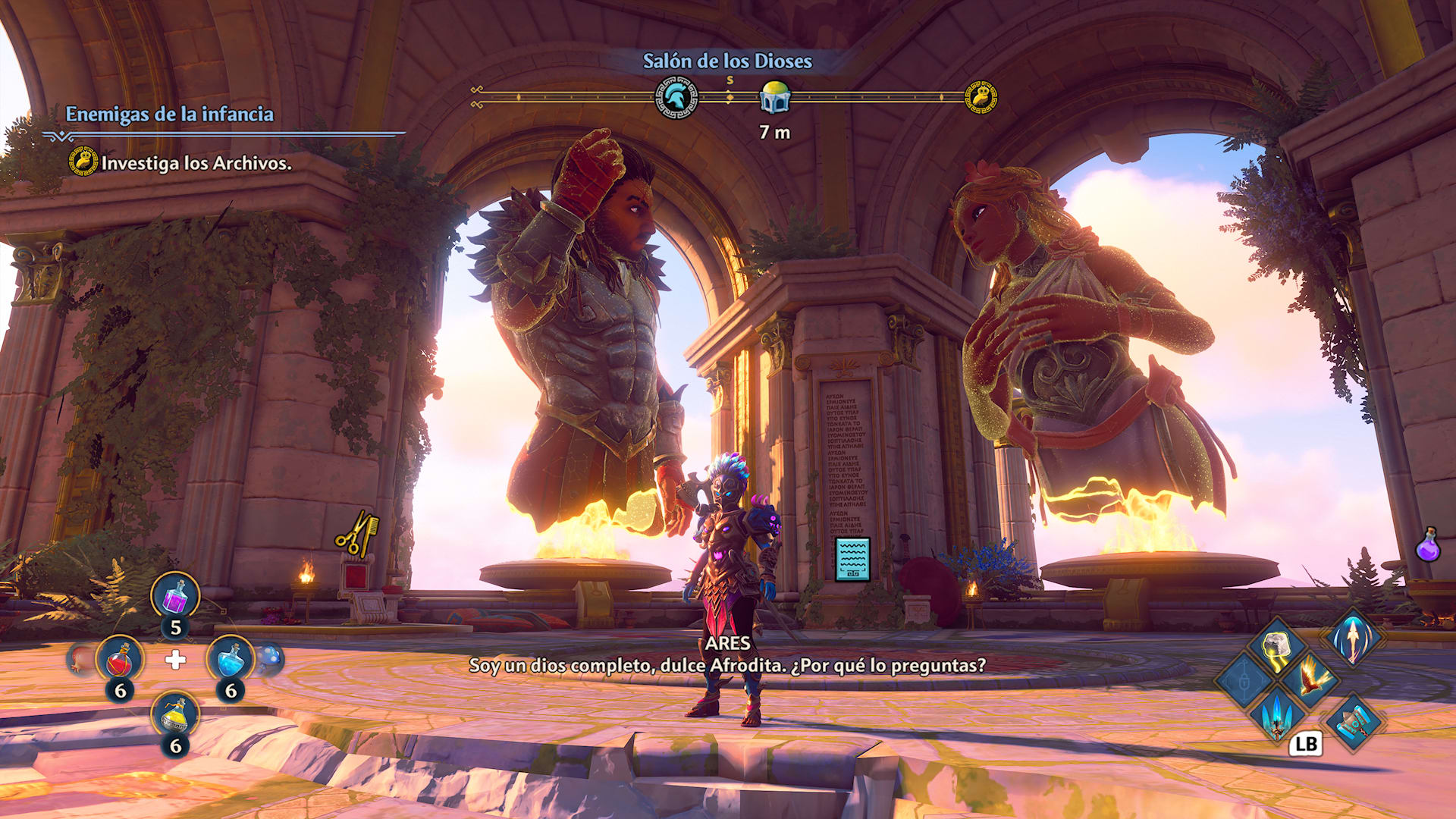Screen dimensions: 1456x819
Task: Drink the red health potion
Action: coord(120,660)
